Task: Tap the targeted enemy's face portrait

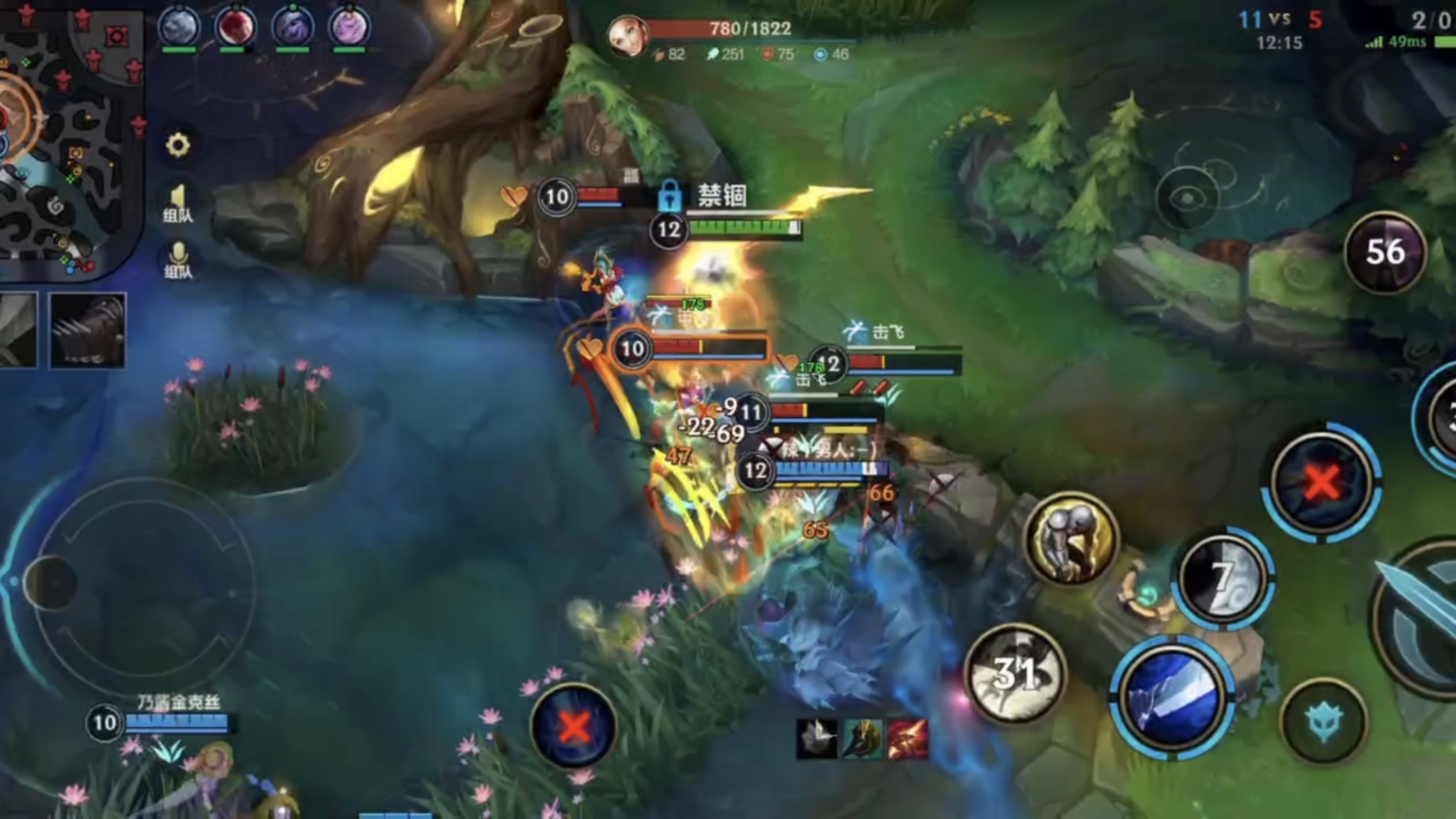Action: coord(627,36)
